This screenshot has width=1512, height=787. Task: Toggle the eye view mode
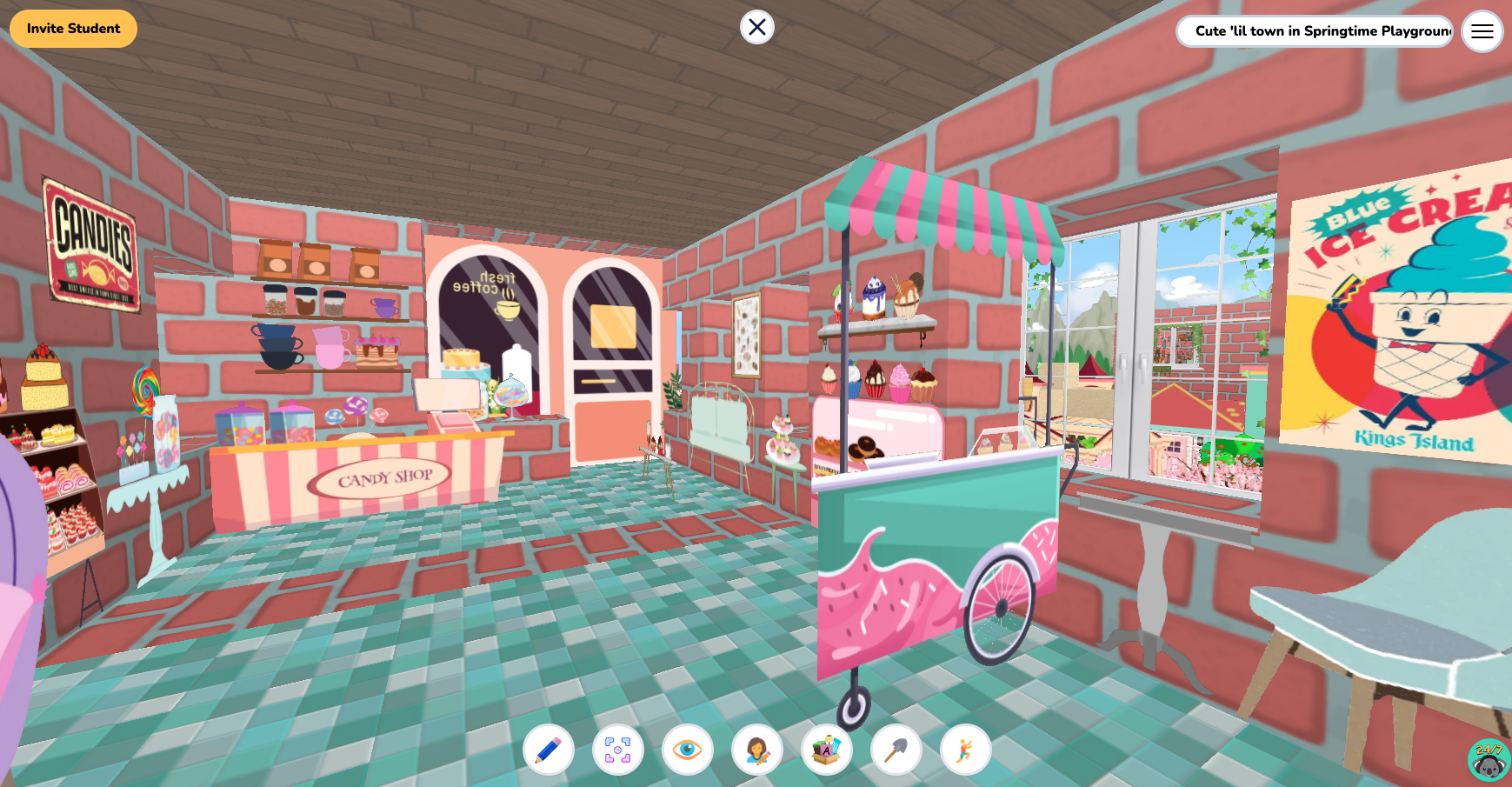689,749
